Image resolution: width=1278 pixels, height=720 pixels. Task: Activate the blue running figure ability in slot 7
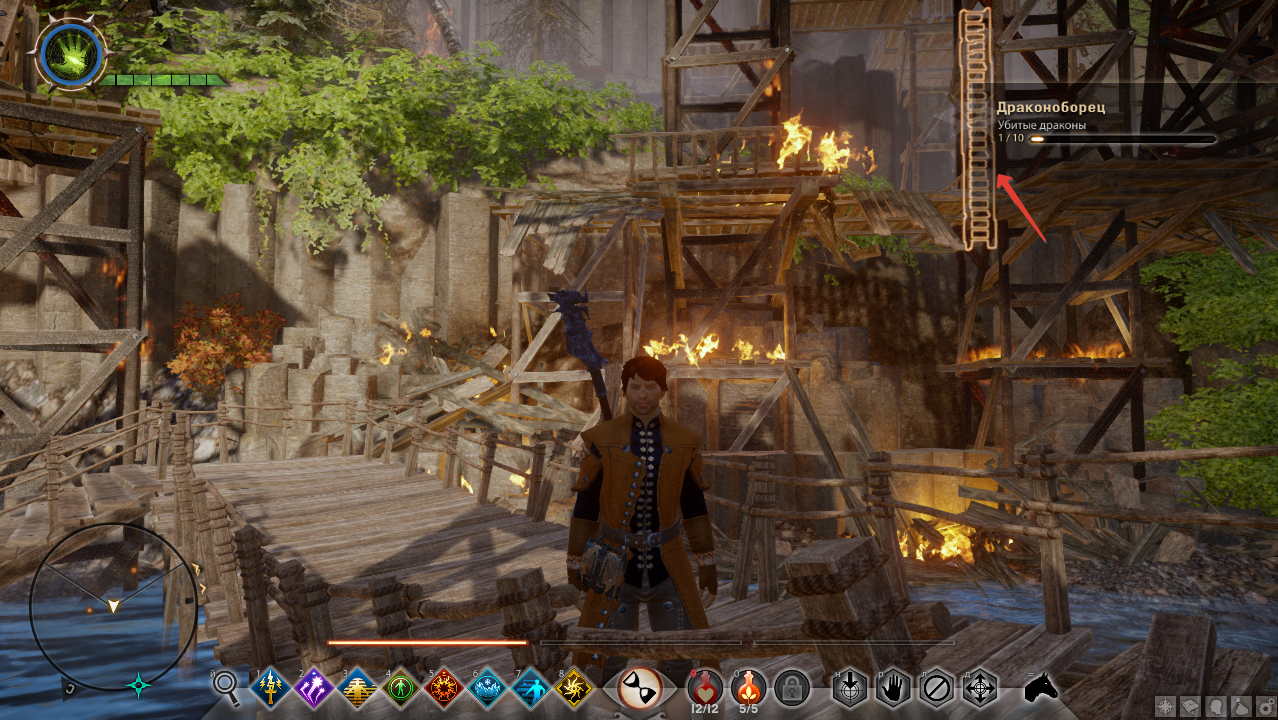point(530,687)
